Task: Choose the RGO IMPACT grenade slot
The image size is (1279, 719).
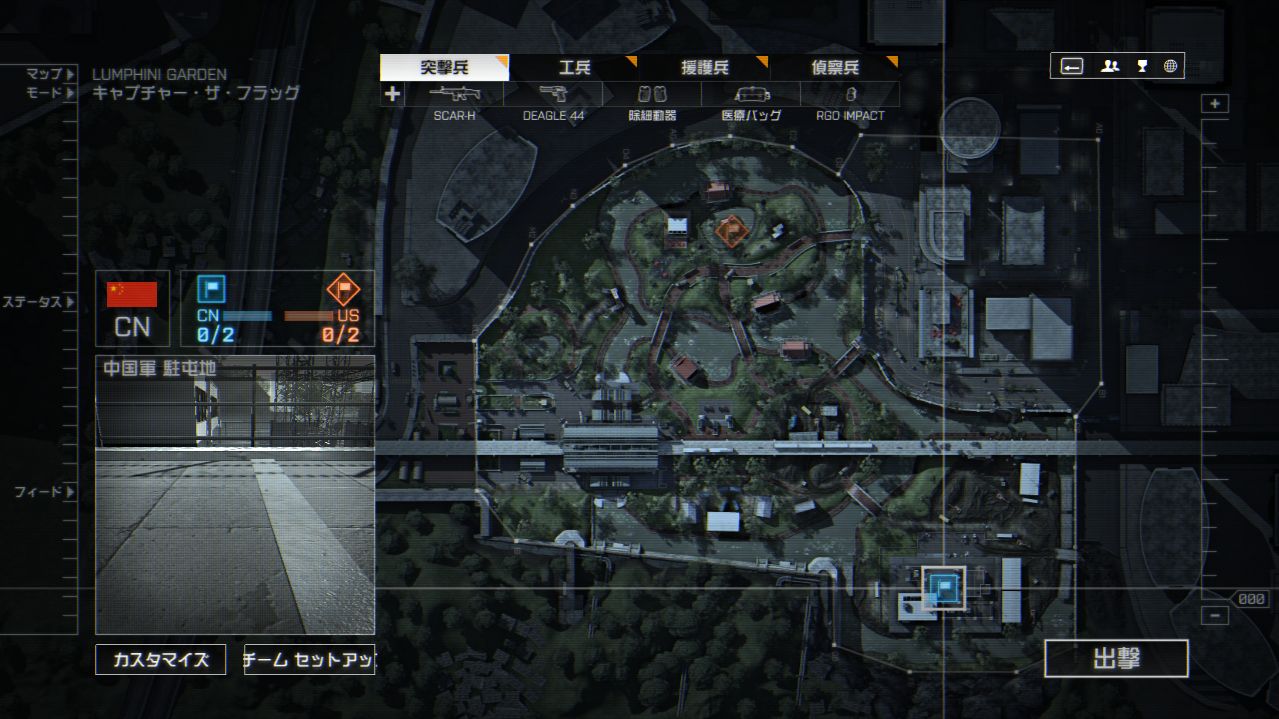Action: (x=850, y=95)
